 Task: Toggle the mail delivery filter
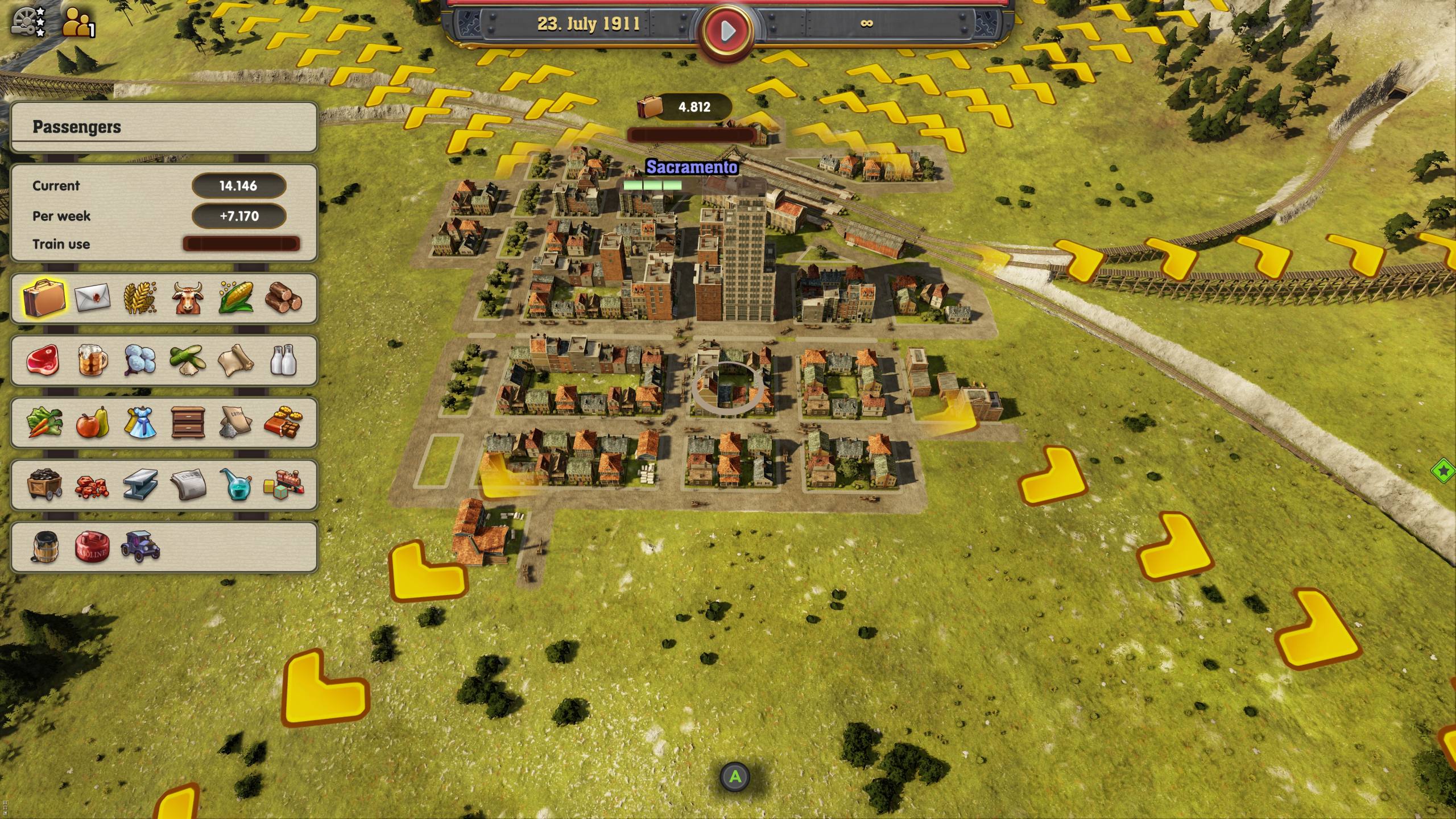tap(93, 298)
